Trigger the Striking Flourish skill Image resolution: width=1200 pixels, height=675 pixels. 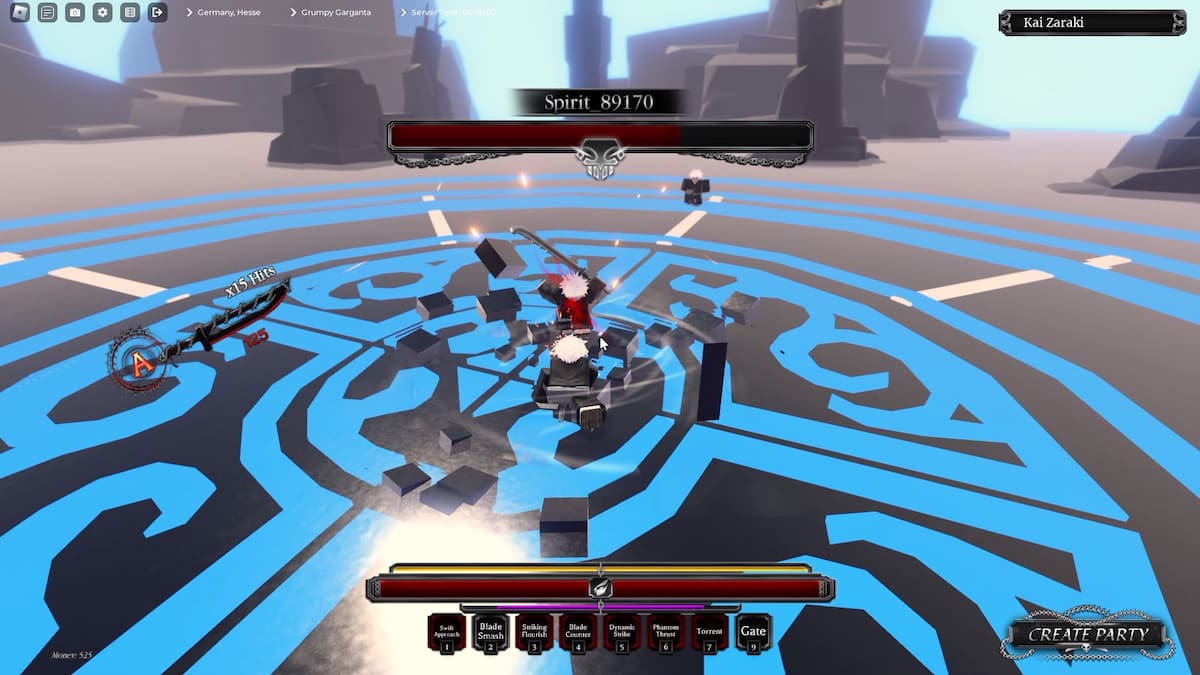click(534, 632)
